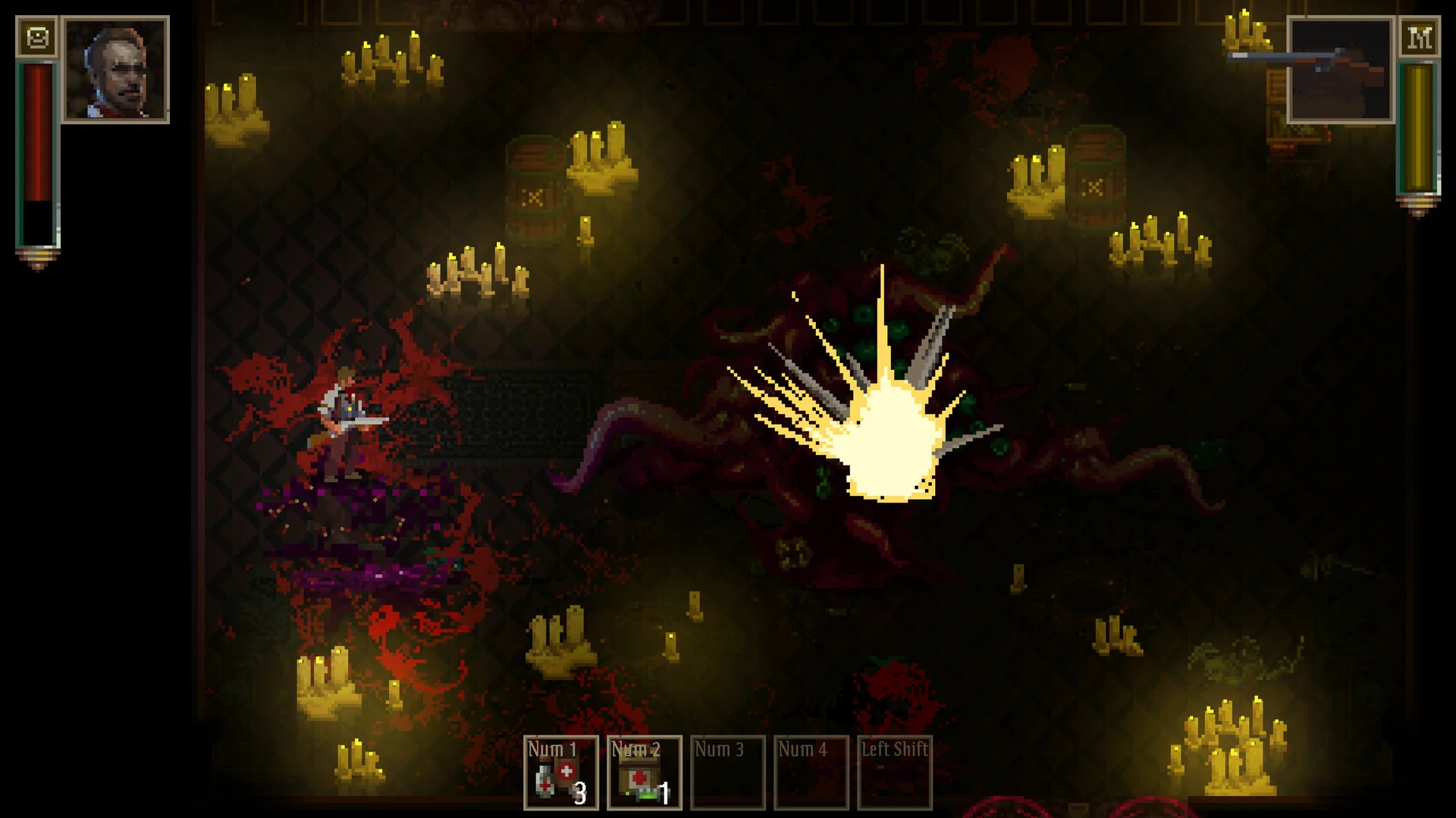Use the bandages in the Num 1 slot
Viewport: 1456px width, 818px height.
click(x=560, y=773)
